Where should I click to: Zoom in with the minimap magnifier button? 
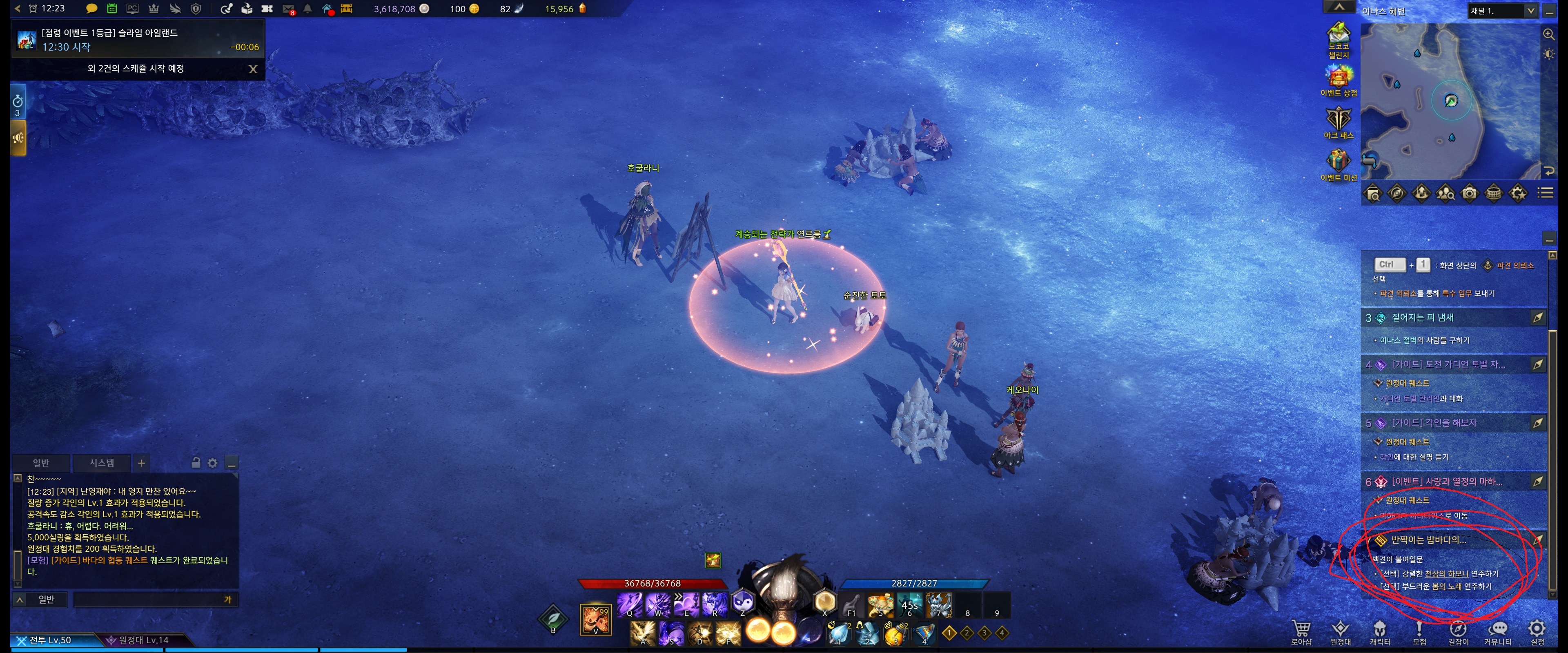[1549, 35]
